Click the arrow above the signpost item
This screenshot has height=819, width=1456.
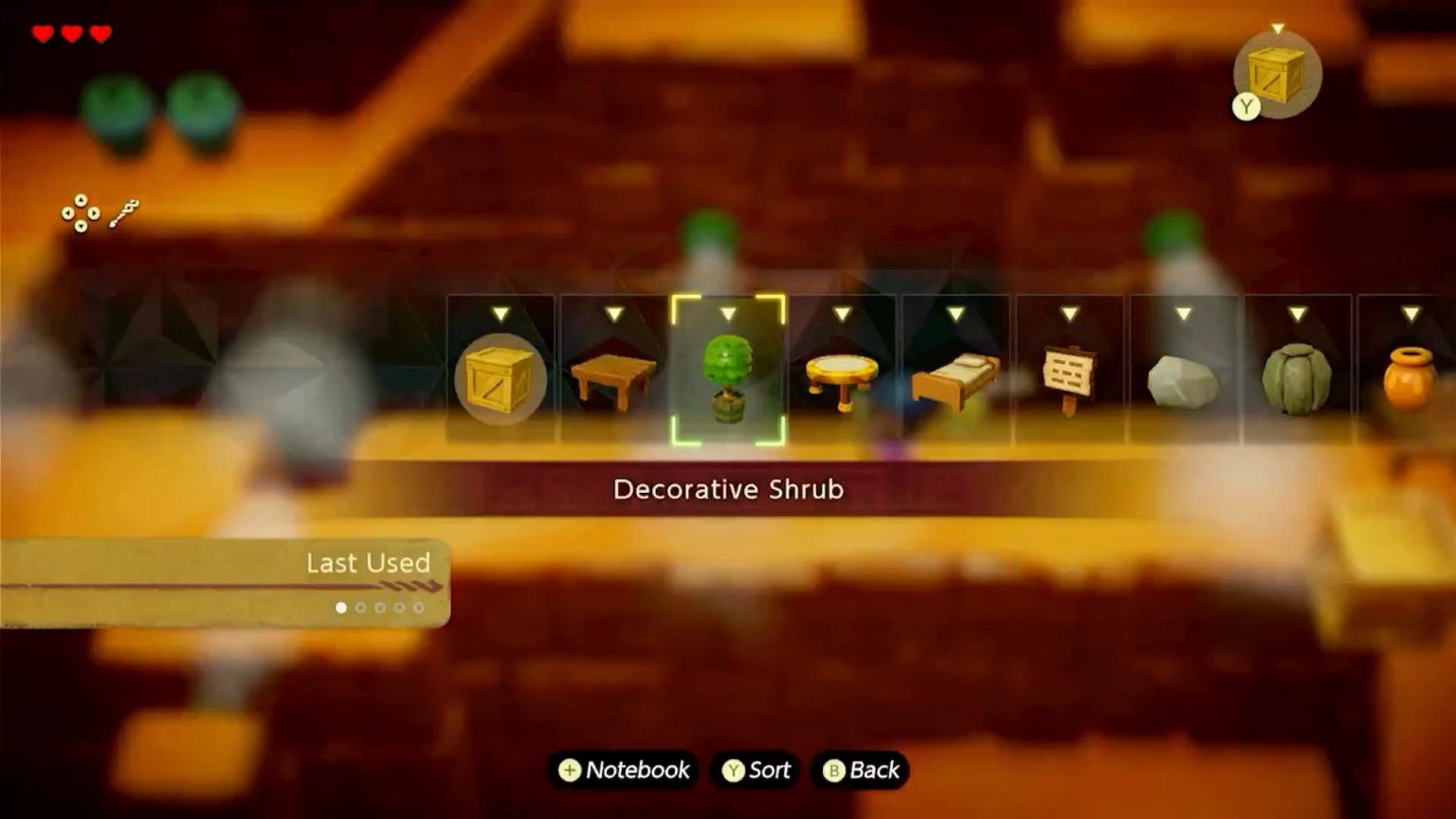1069,311
